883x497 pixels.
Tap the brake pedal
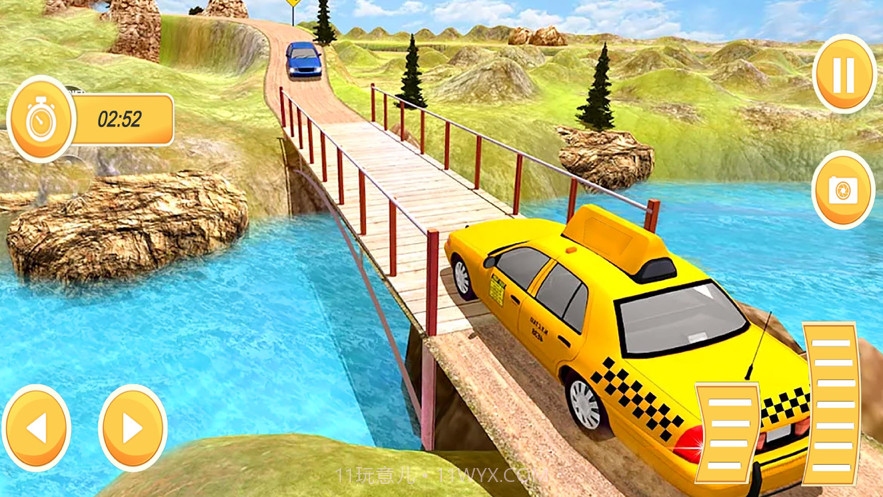tap(727, 432)
